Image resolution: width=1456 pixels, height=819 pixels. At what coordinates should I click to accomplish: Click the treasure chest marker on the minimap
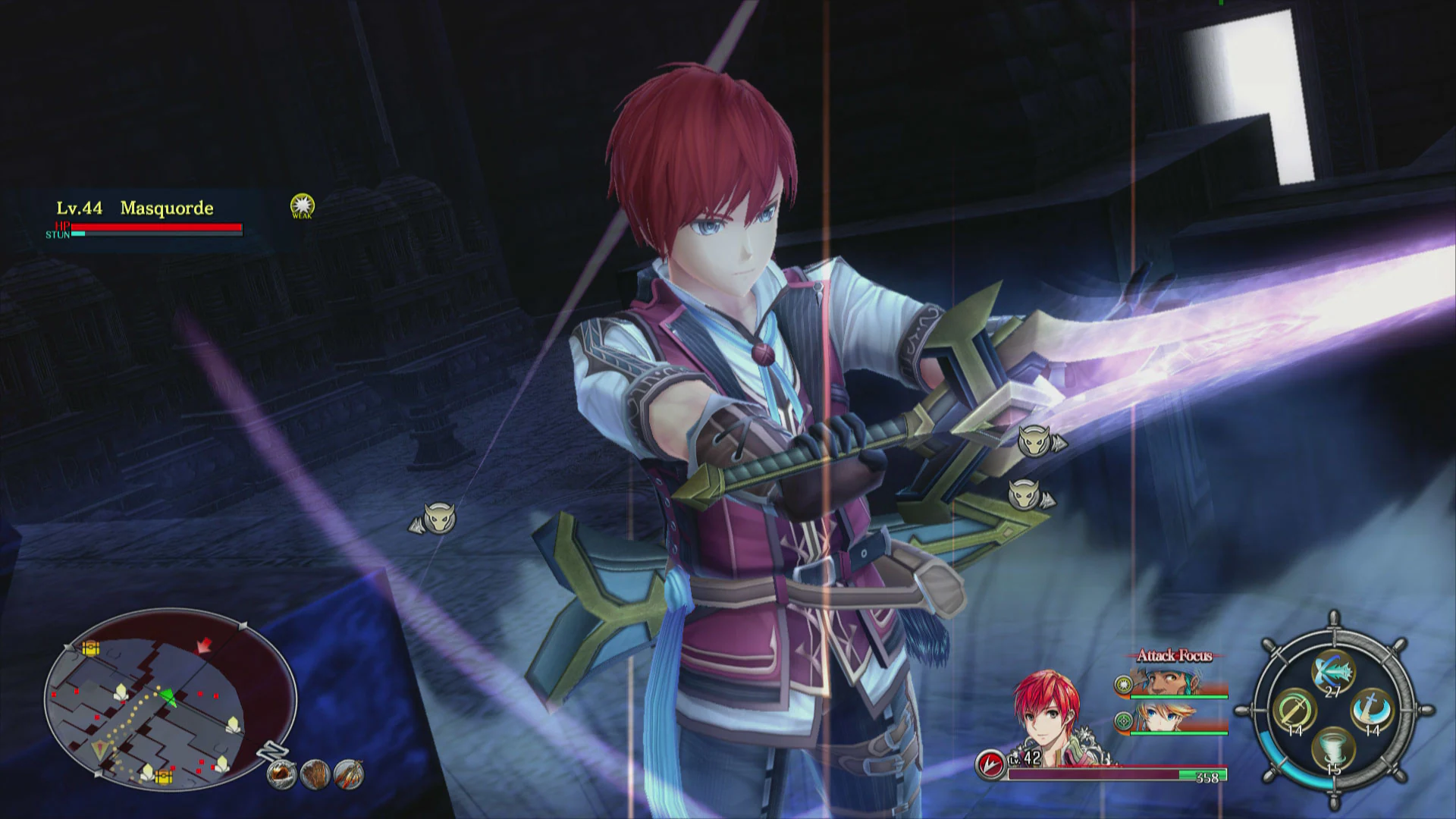tap(90, 648)
